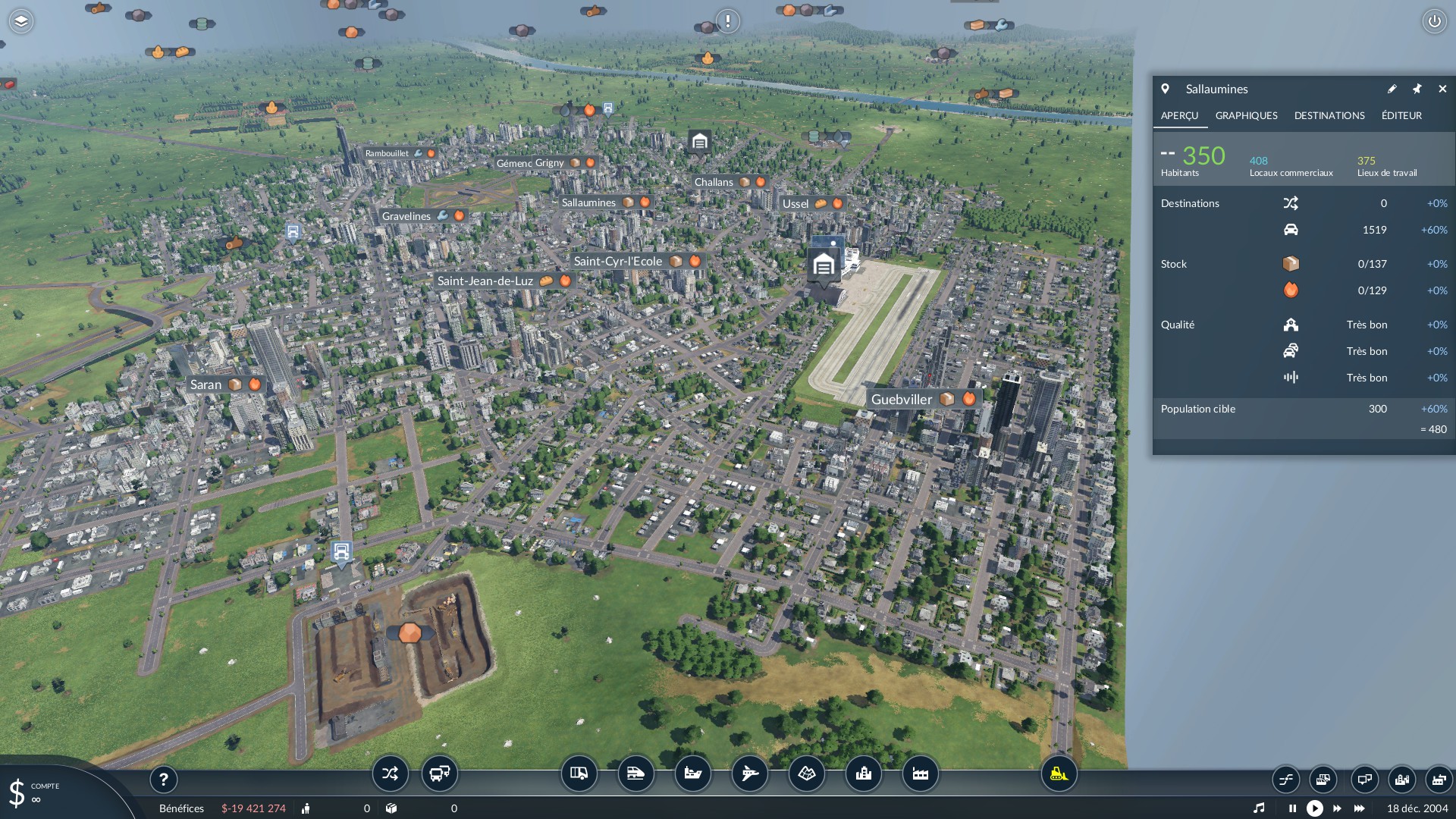The height and width of the screenshot is (819, 1456).
Task: Open the airplane construction menu
Action: coord(749,773)
